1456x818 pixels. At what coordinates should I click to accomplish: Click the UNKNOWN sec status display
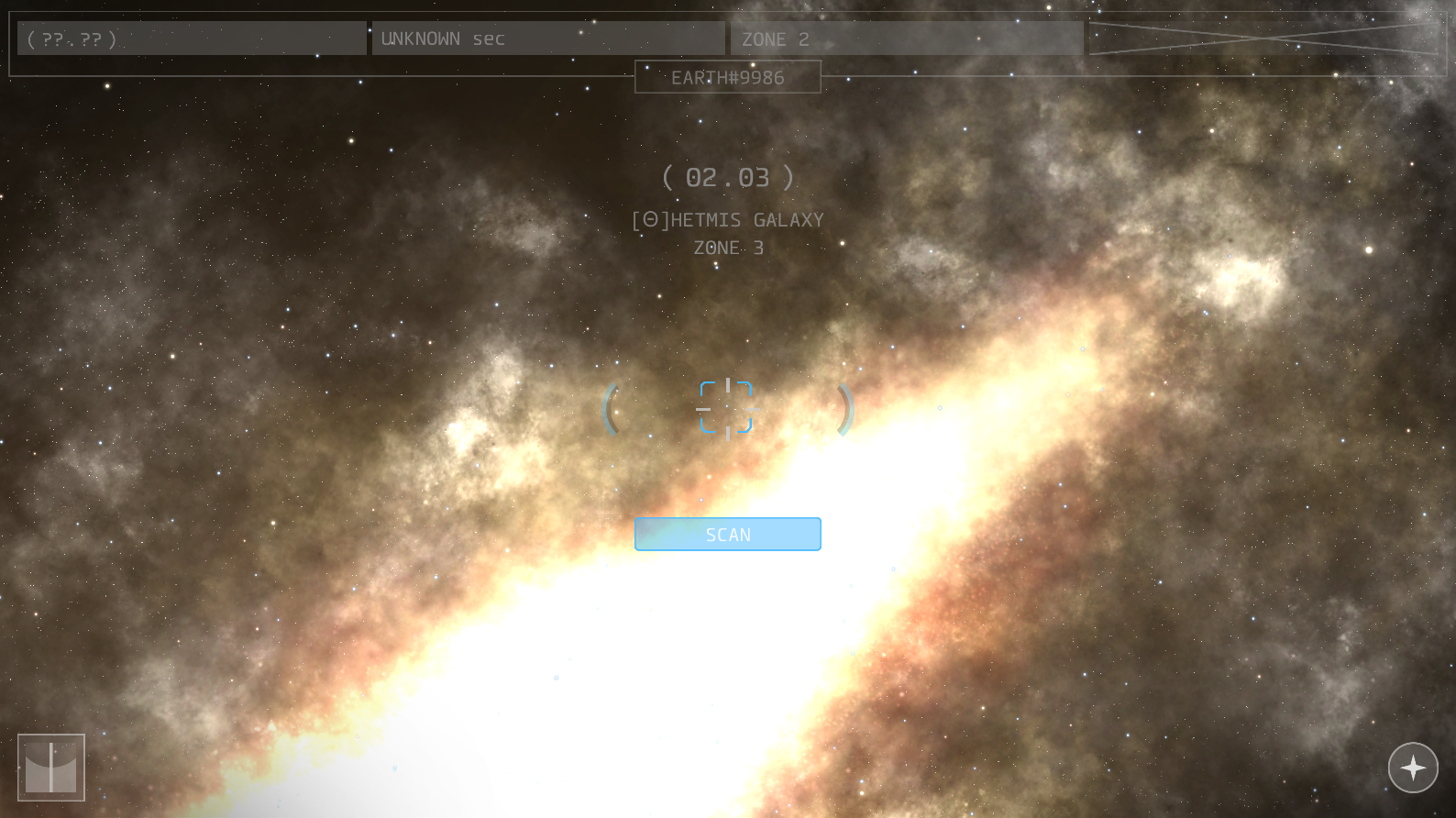coord(547,39)
